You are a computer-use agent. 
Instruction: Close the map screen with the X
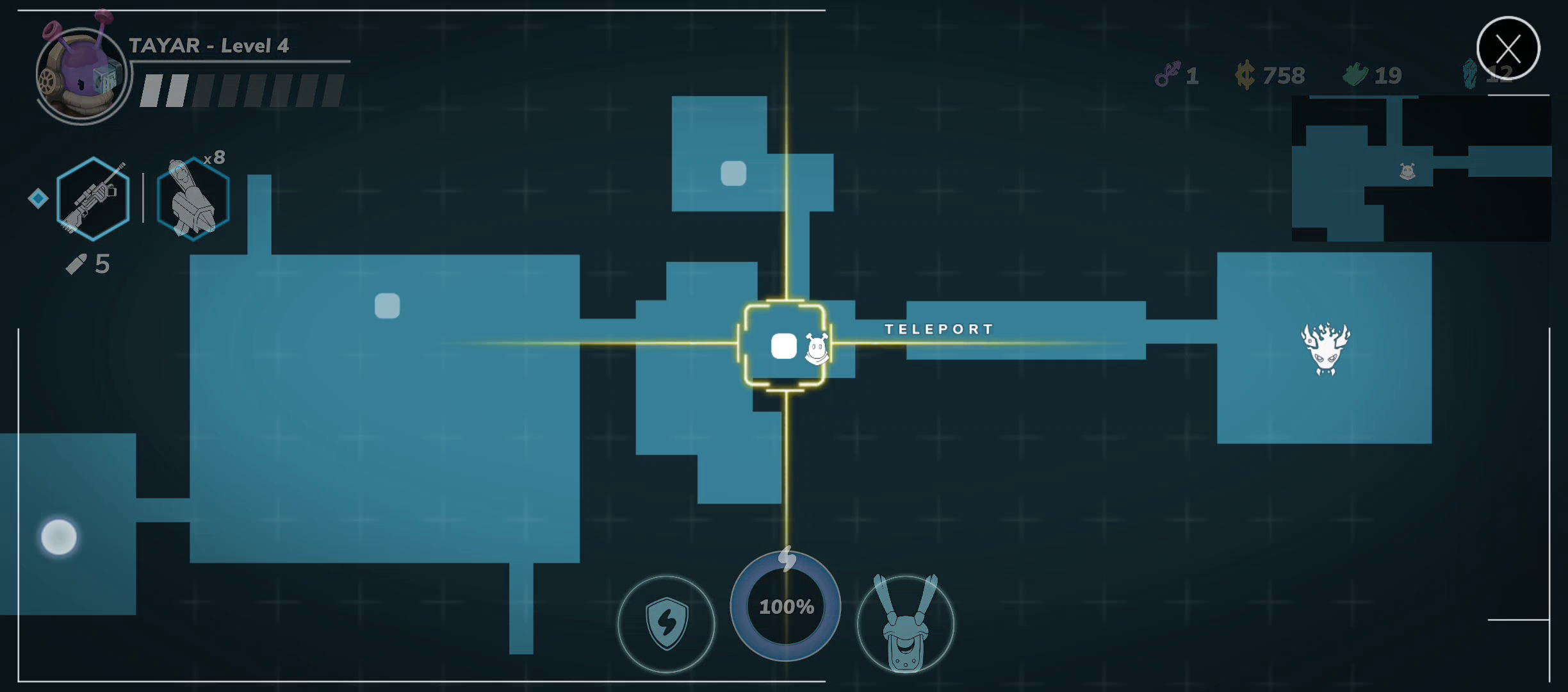pos(1509,48)
